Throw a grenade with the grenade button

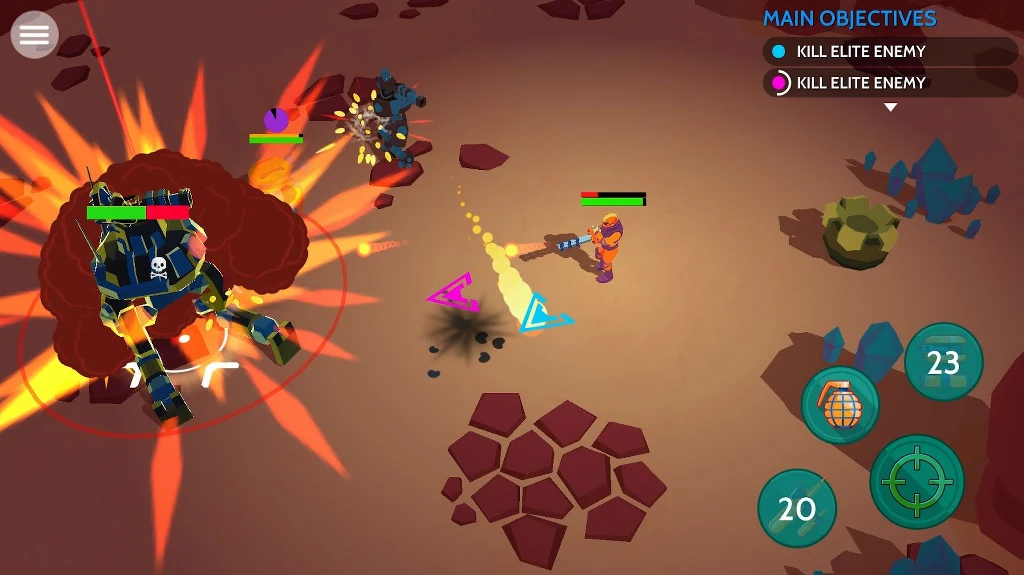tap(840, 405)
